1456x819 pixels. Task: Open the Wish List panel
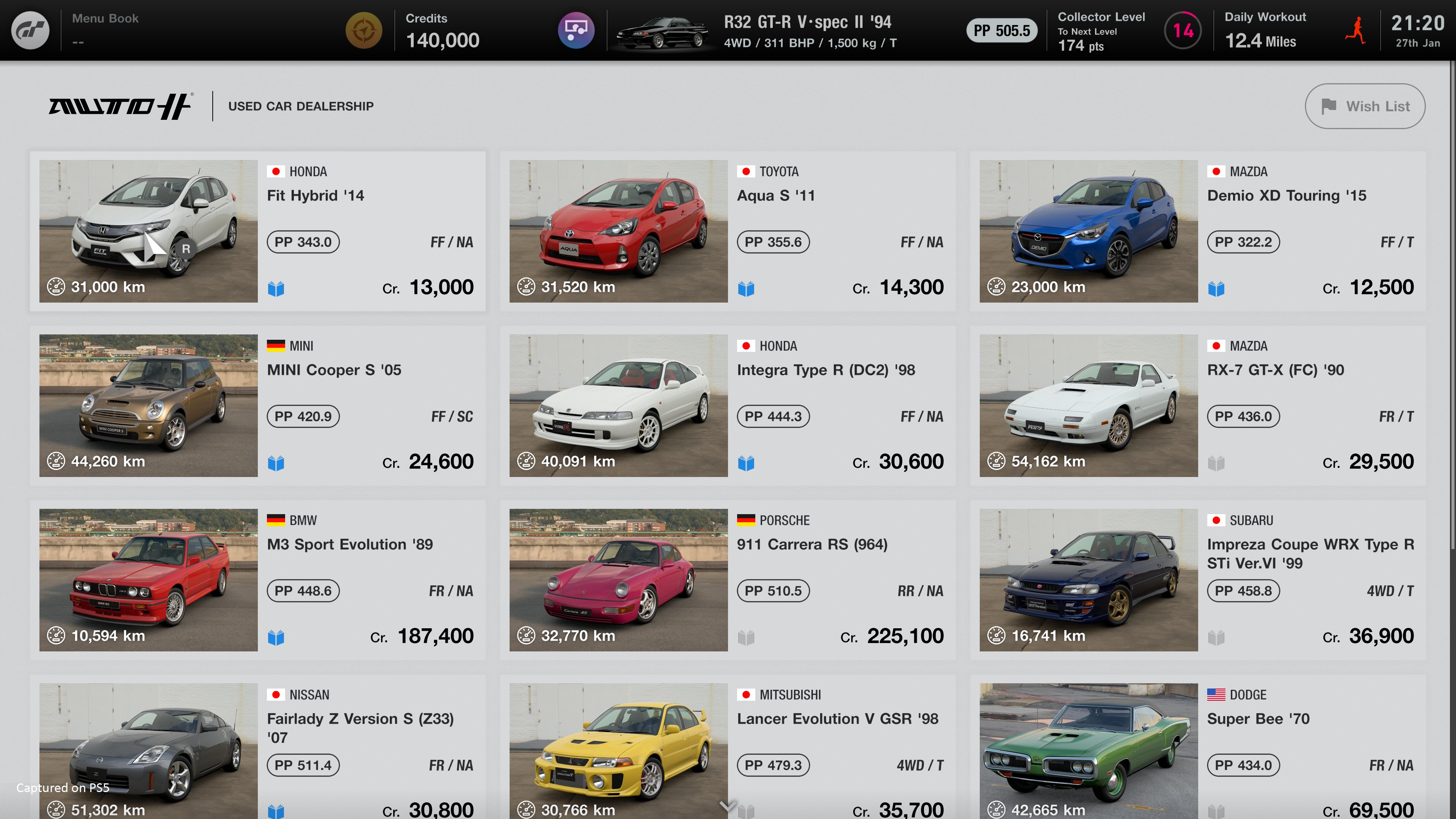1365,106
